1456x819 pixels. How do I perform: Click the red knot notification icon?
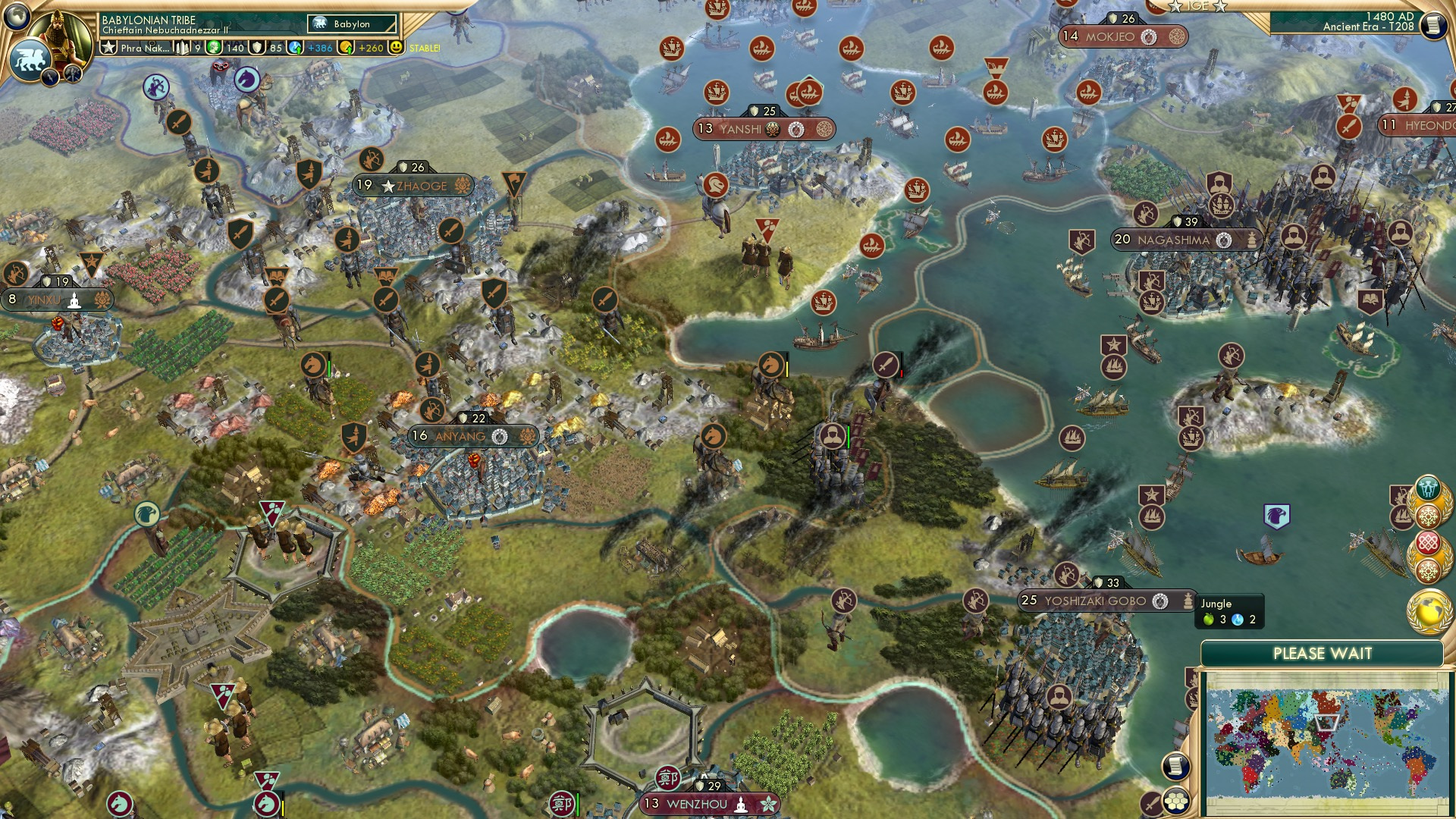pos(1428,544)
